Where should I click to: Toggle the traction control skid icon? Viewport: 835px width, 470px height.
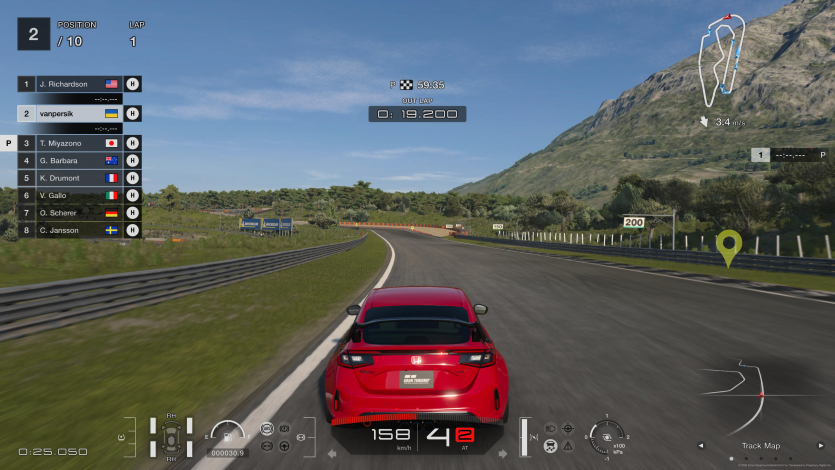coord(548,445)
